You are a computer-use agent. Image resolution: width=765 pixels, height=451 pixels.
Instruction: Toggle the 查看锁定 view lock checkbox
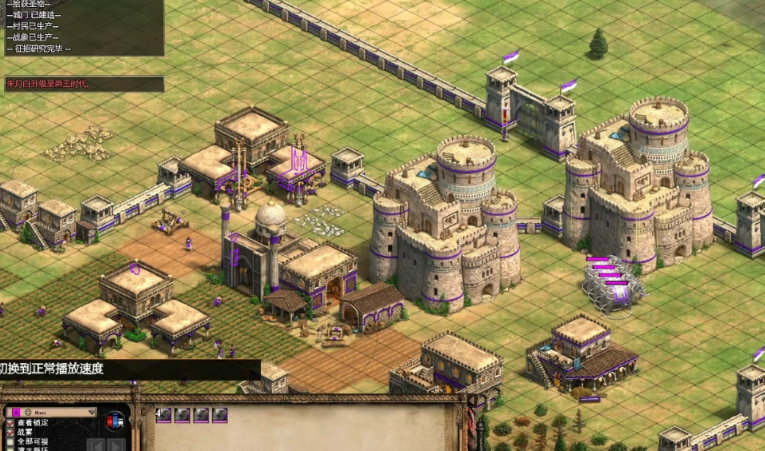pos(10,423)
